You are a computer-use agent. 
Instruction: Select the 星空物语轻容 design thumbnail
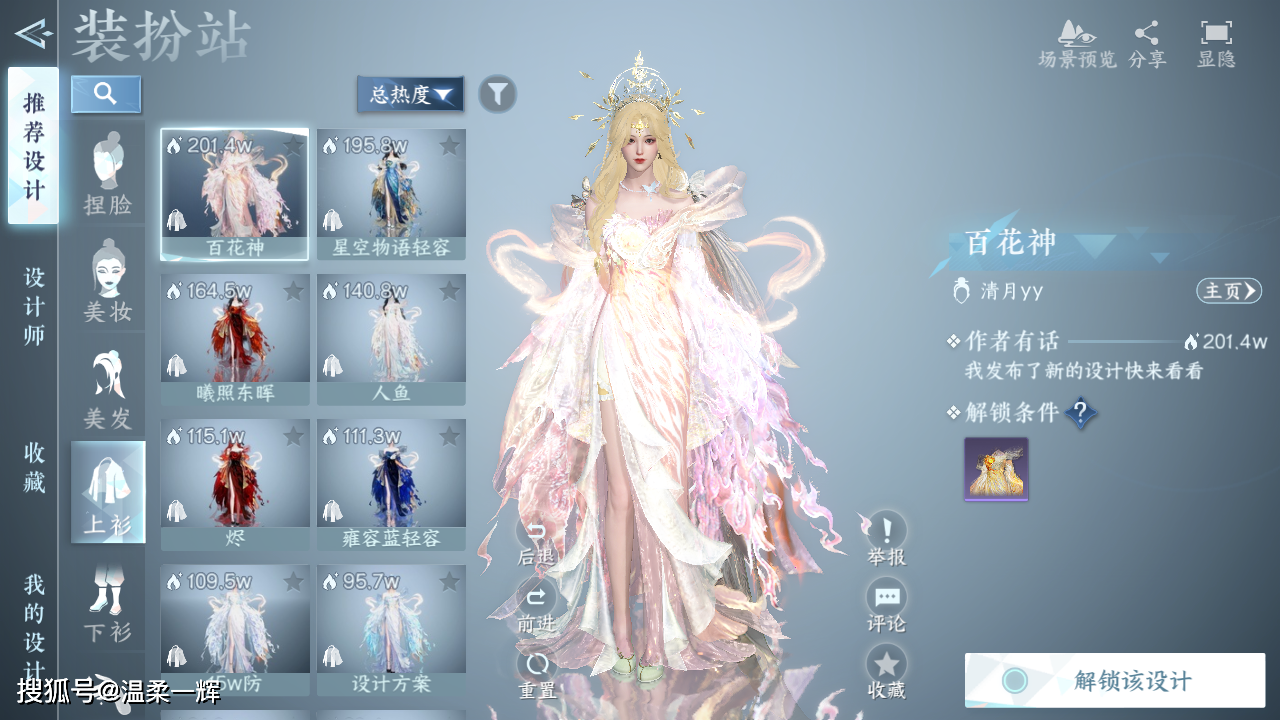coord(391,194)
